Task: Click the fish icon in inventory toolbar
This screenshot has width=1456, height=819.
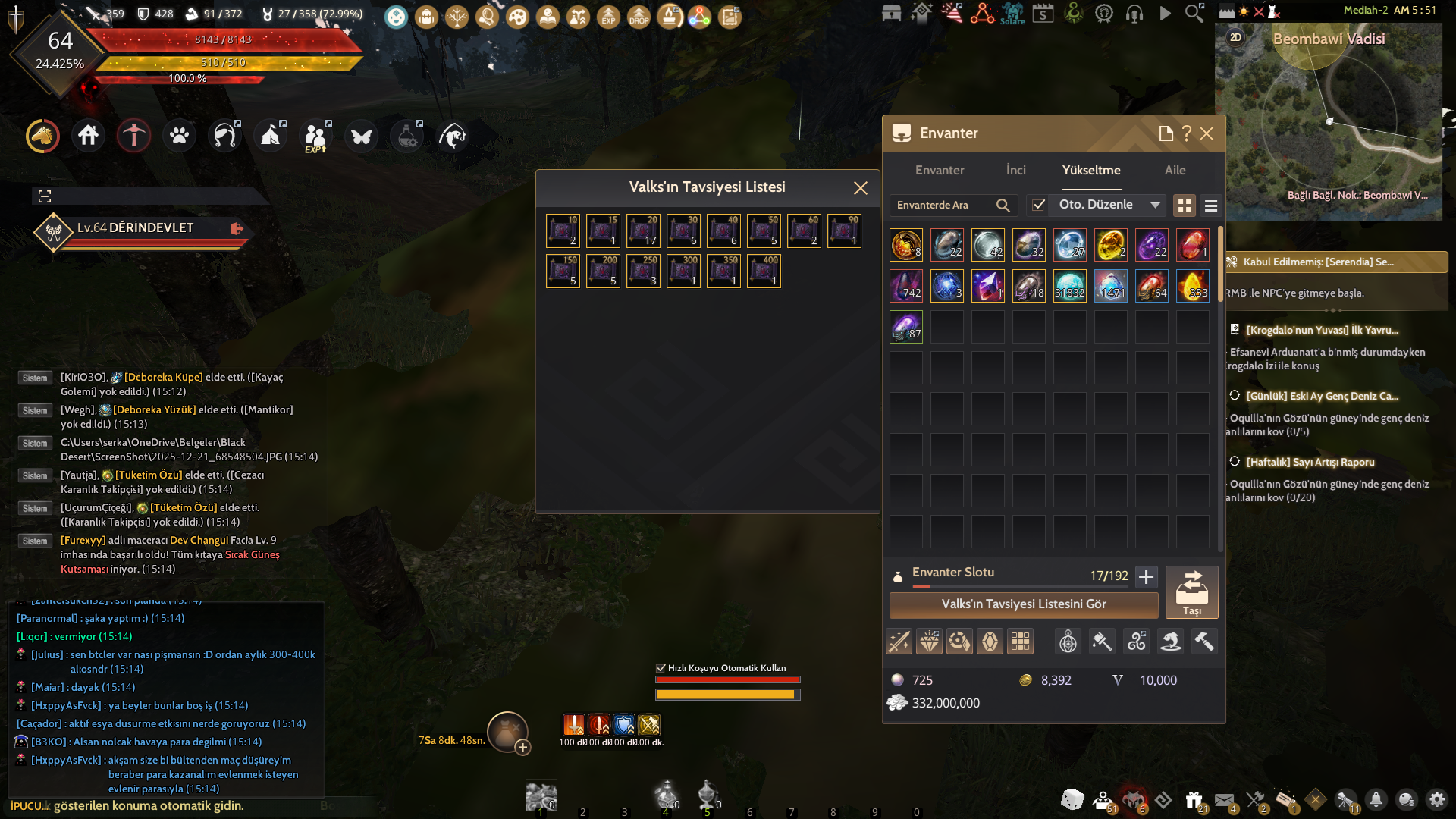Action: 1170,641
